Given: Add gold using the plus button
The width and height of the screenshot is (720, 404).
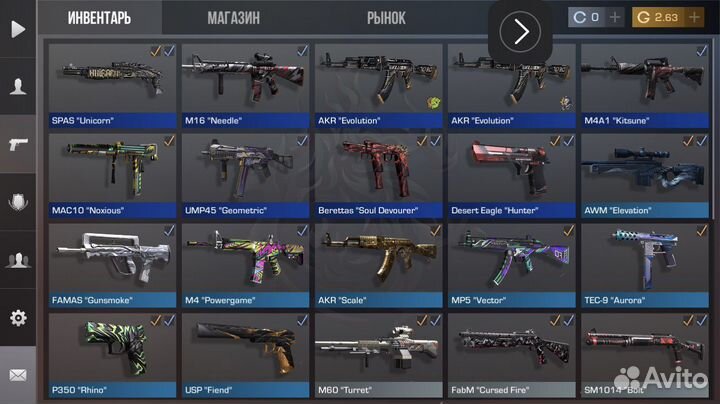Looking at the screenshot, I should [698, 17].
